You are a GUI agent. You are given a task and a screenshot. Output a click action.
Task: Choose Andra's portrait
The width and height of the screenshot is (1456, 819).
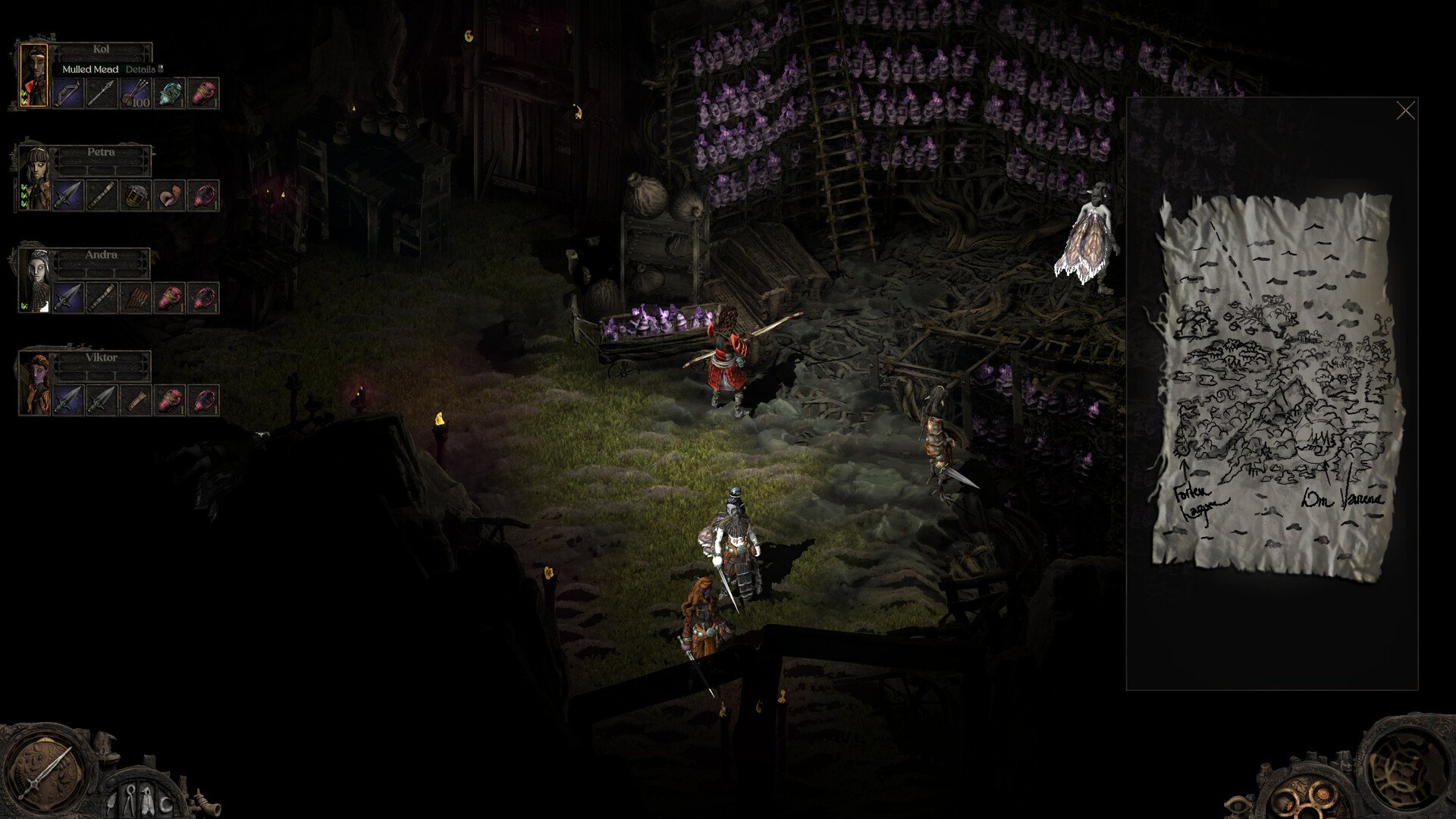(x=35, y=281)
